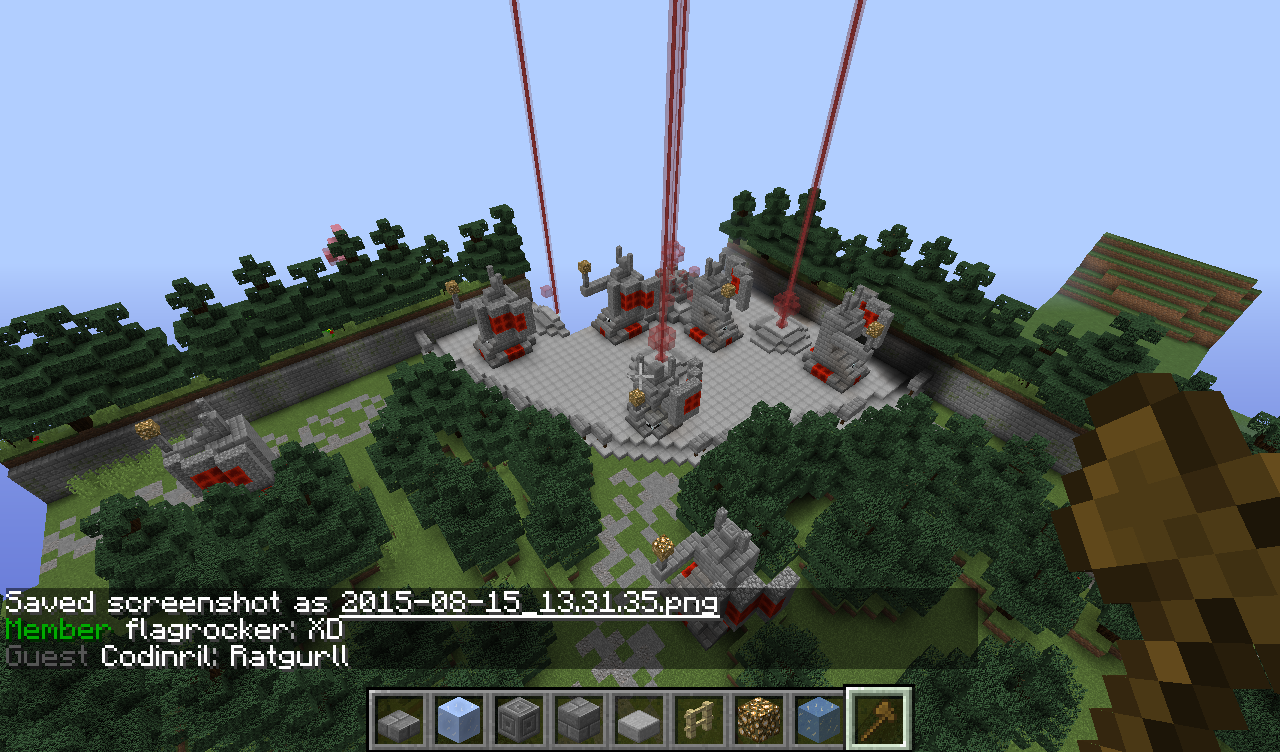The height and width of the screenshot is (752, 1280).
Task: Choose the full stone bricks block slot
Action: [x=579, y=718]
